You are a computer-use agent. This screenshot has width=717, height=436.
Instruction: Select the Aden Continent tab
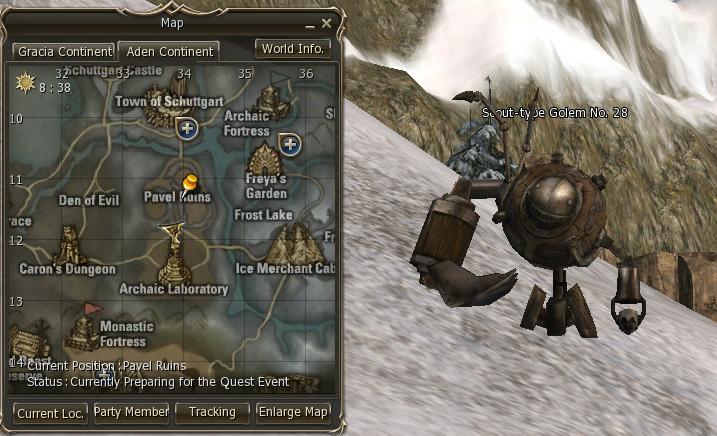(168, 51)
